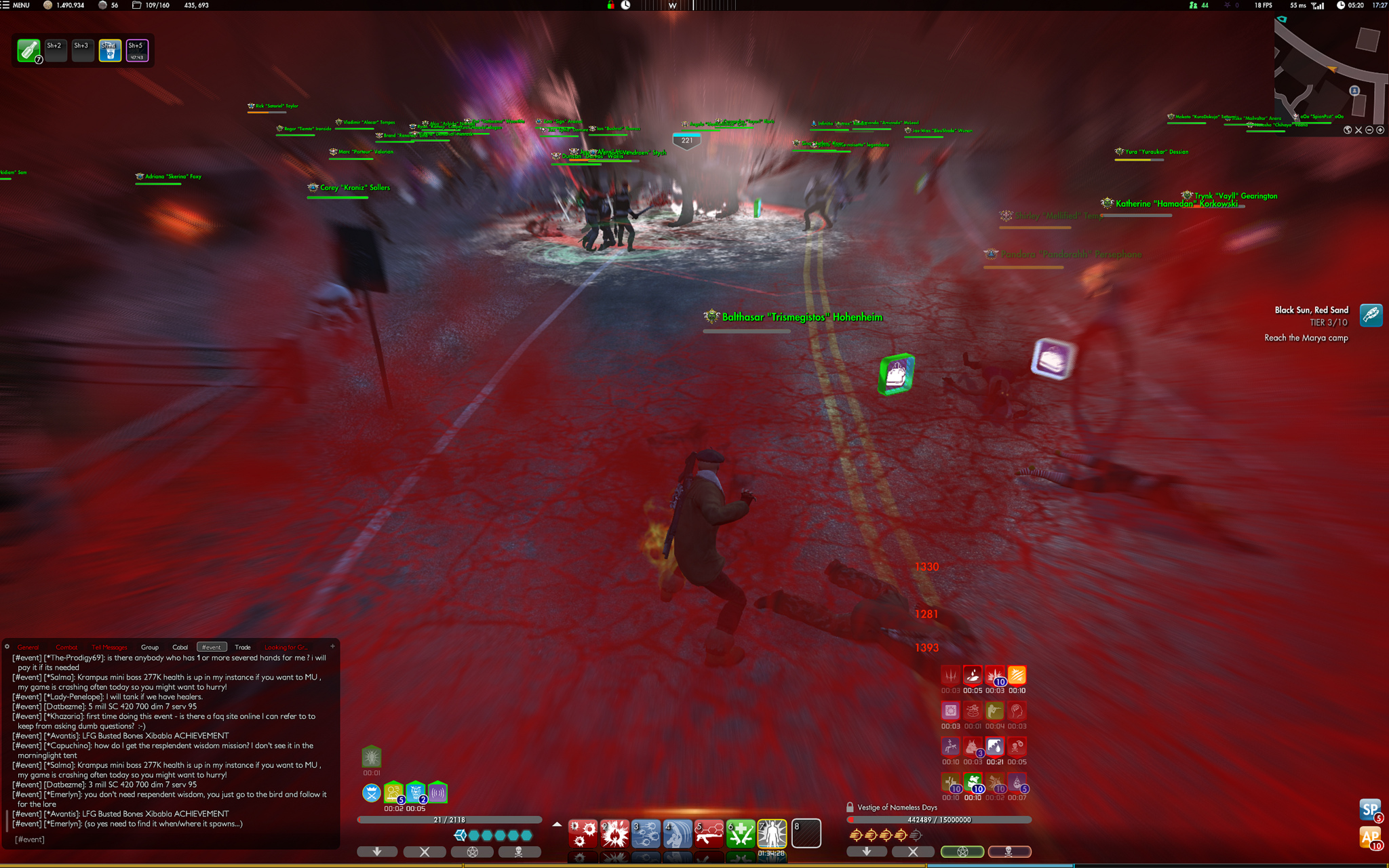Activate ability 1 with bullet holes icon
The height and width of the screenshot is (868, 1389).
coord(583,833)
